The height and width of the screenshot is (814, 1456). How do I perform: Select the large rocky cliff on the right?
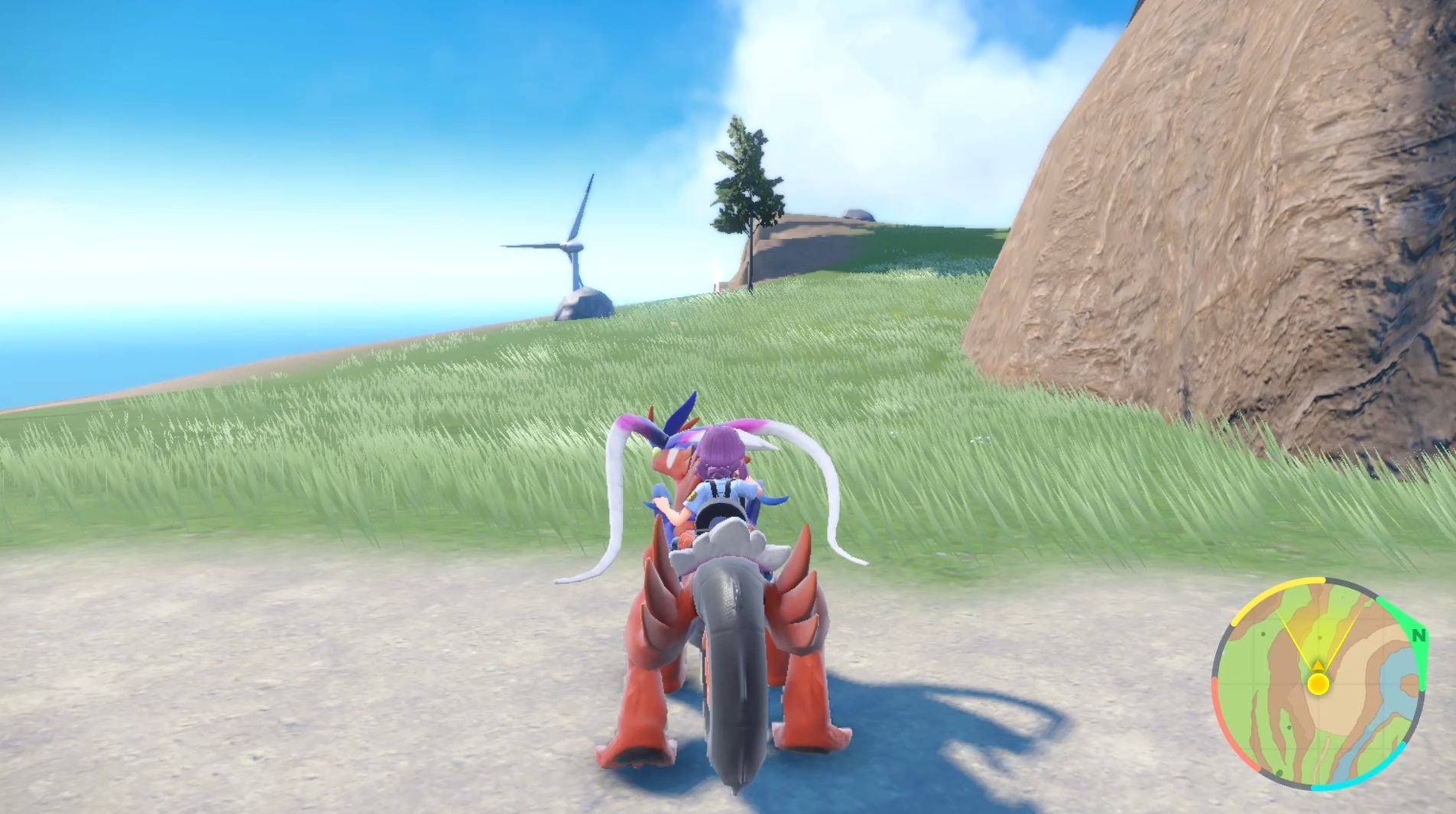click(1223, 229)
